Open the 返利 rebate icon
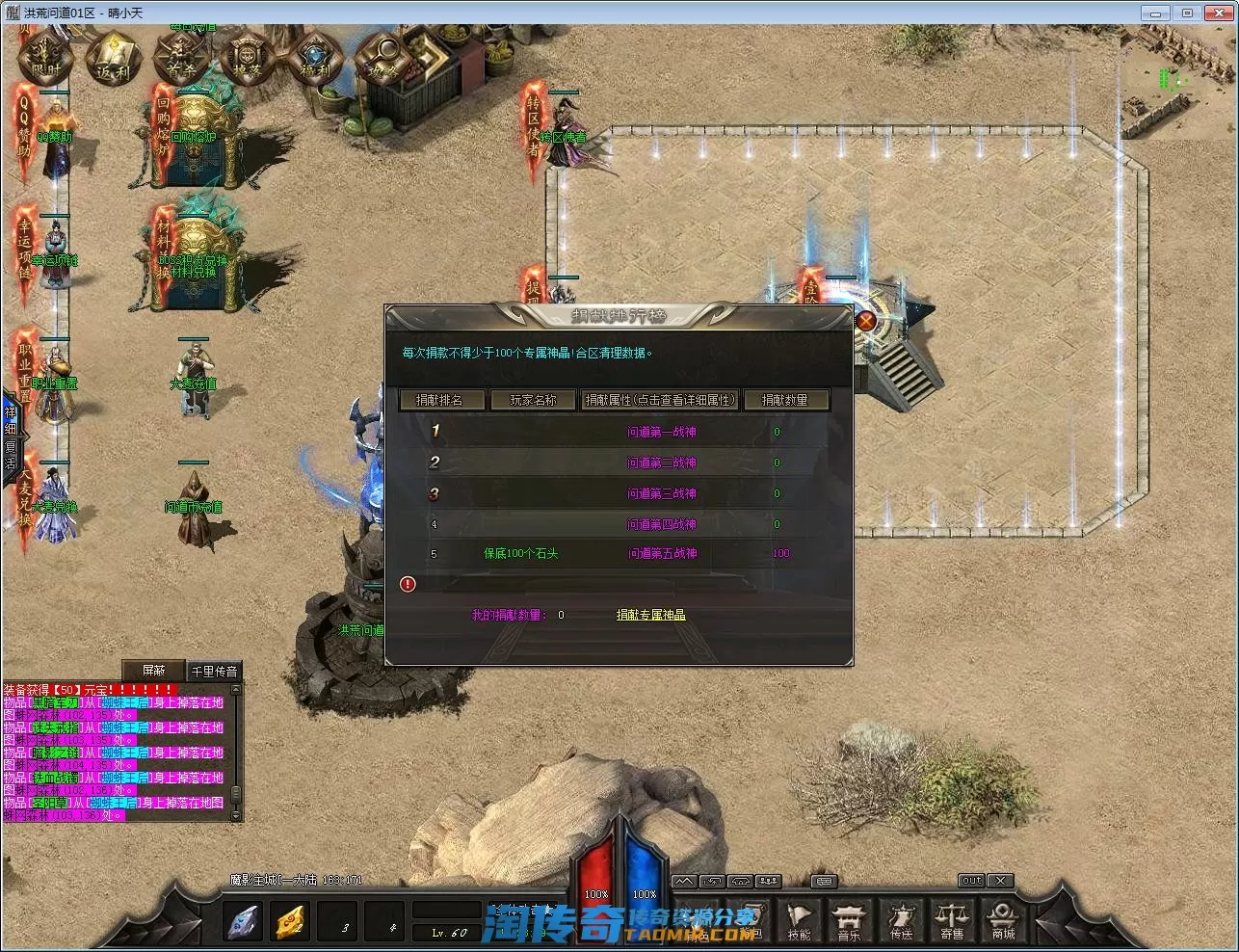 113,60
